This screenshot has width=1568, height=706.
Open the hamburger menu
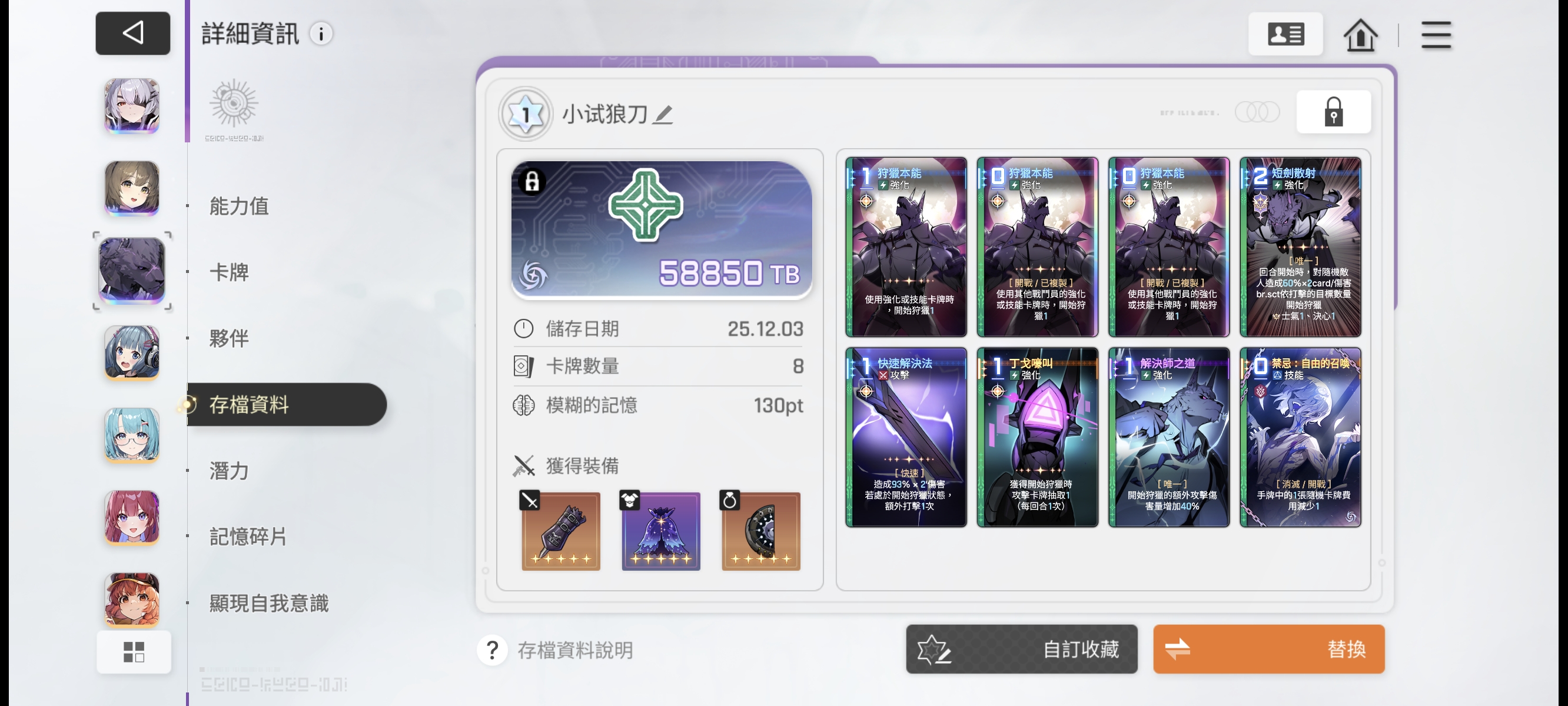pos(1437,35)
